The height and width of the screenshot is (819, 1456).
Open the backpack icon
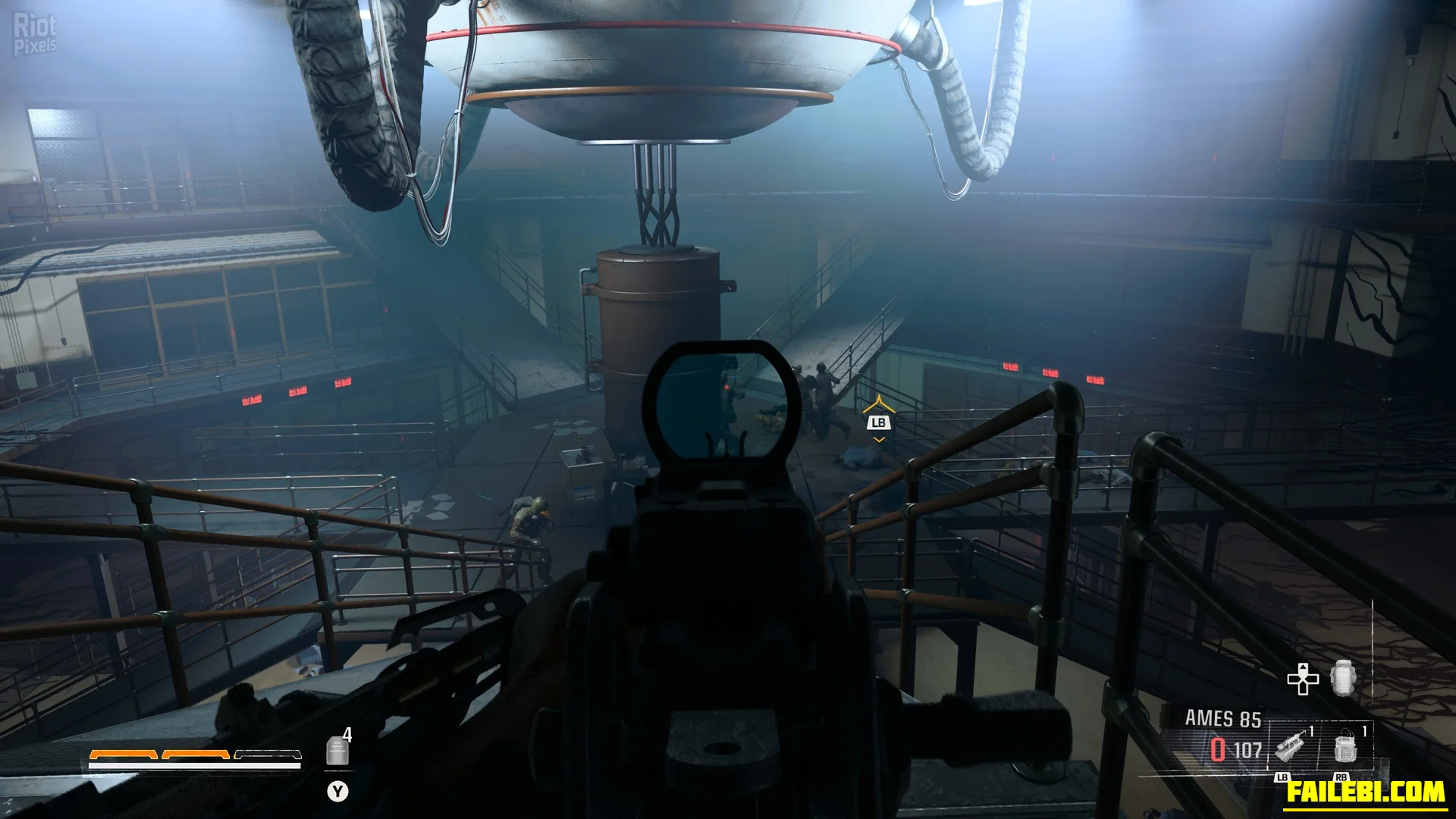click(1341, 679)
